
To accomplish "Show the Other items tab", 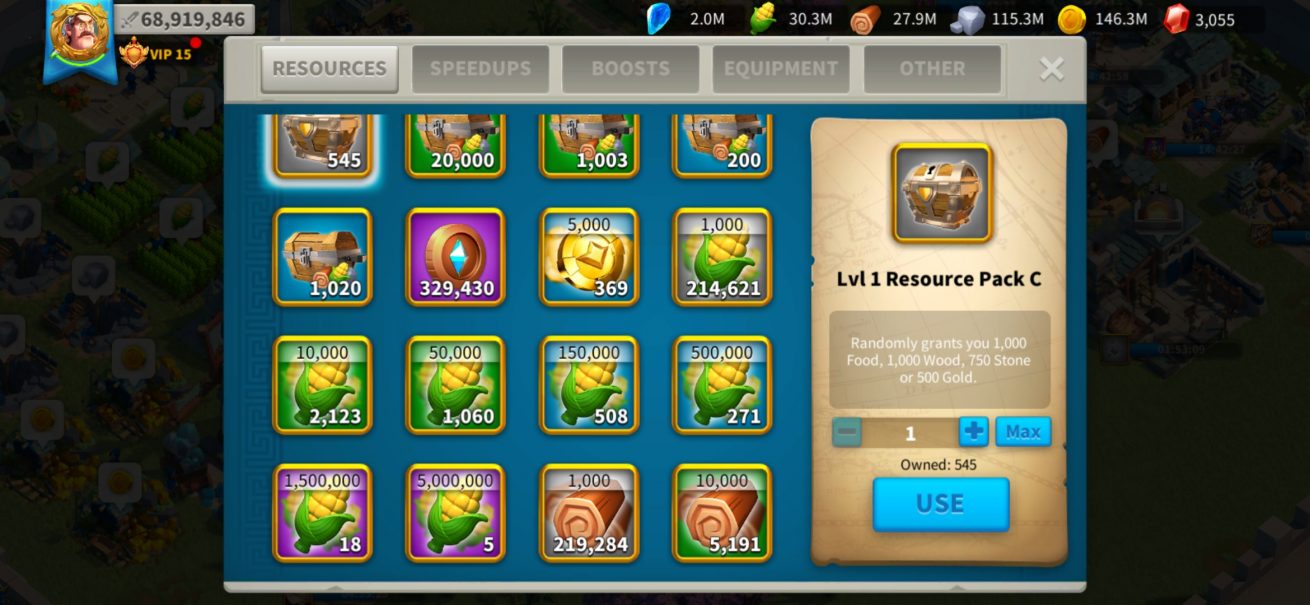I will (932, 69).
